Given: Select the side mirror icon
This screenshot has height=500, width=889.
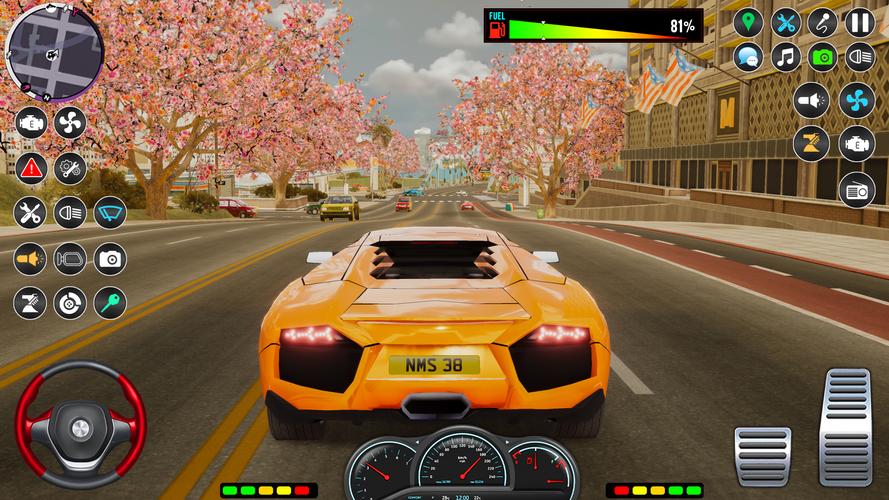Looking at the screenshot, I should pyautogui.click(x=70, y=259).
